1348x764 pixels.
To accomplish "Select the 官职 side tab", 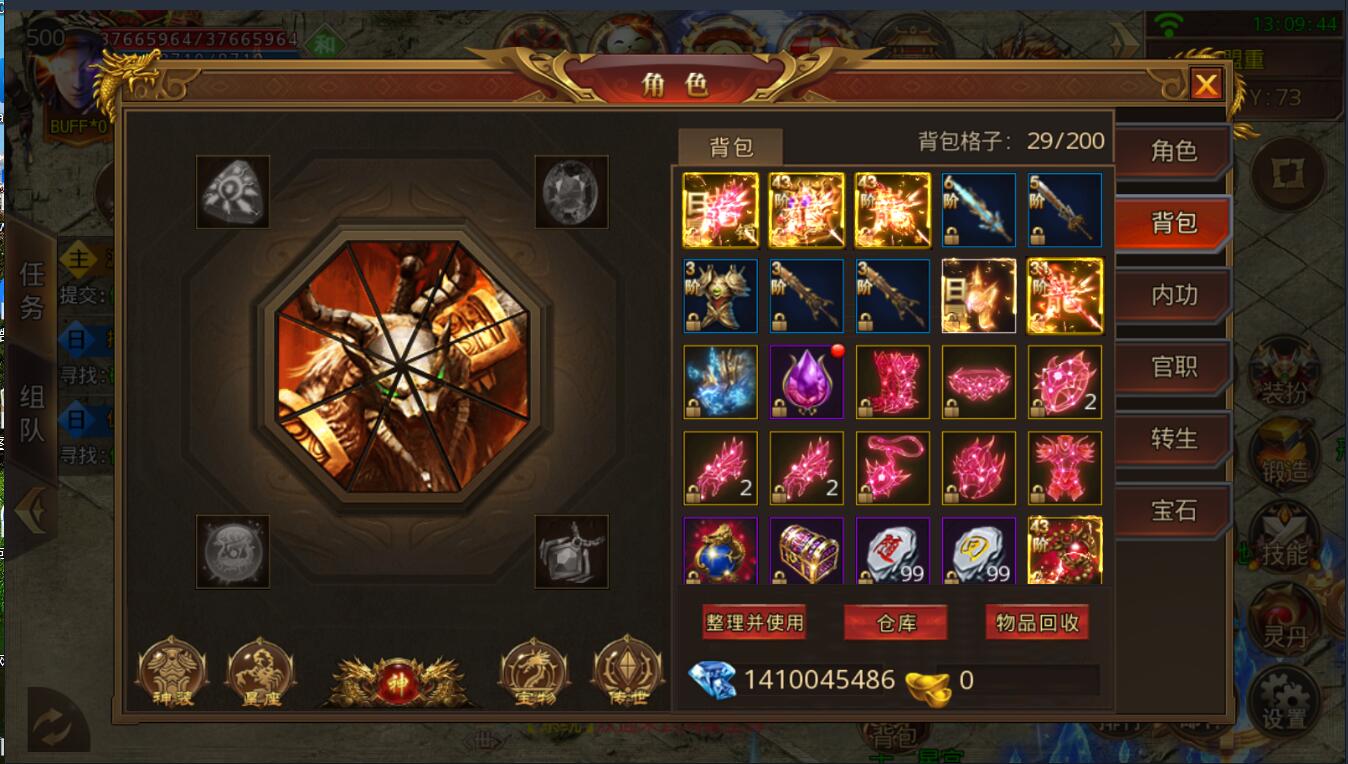I will click(x=1173, y=367).
